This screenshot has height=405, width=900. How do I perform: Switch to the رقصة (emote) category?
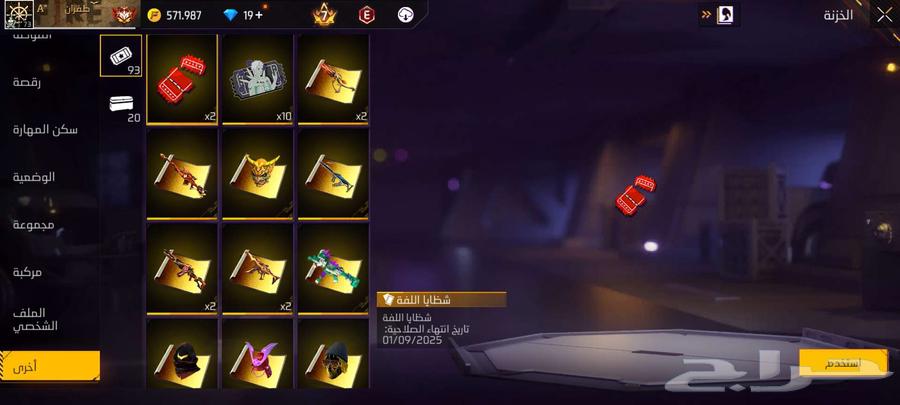pos(27,82)
